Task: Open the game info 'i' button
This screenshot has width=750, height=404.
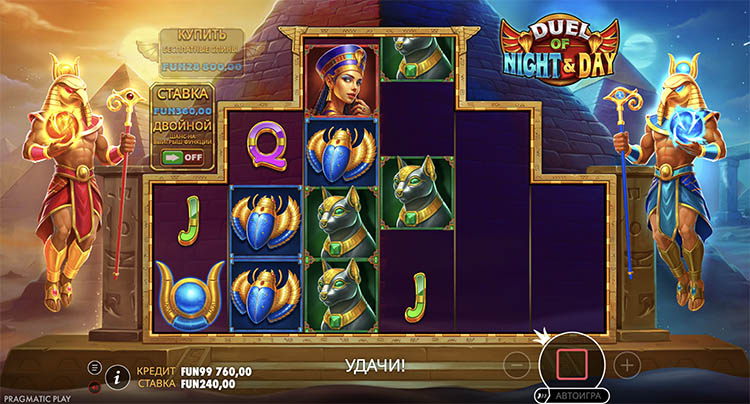Action: coord(118,376)
